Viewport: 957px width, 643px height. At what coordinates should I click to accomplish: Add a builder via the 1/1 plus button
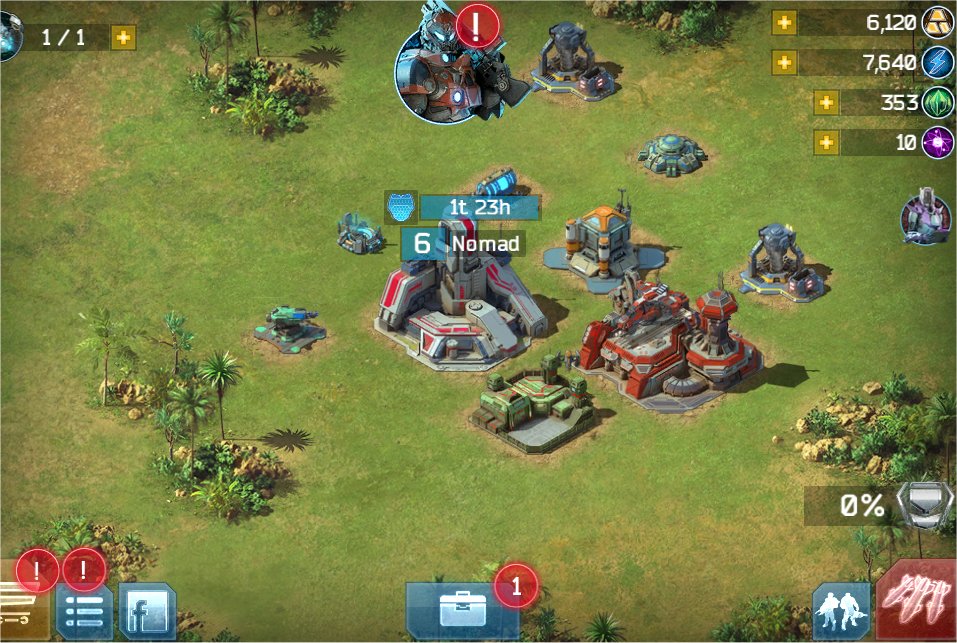pos(123,38)
